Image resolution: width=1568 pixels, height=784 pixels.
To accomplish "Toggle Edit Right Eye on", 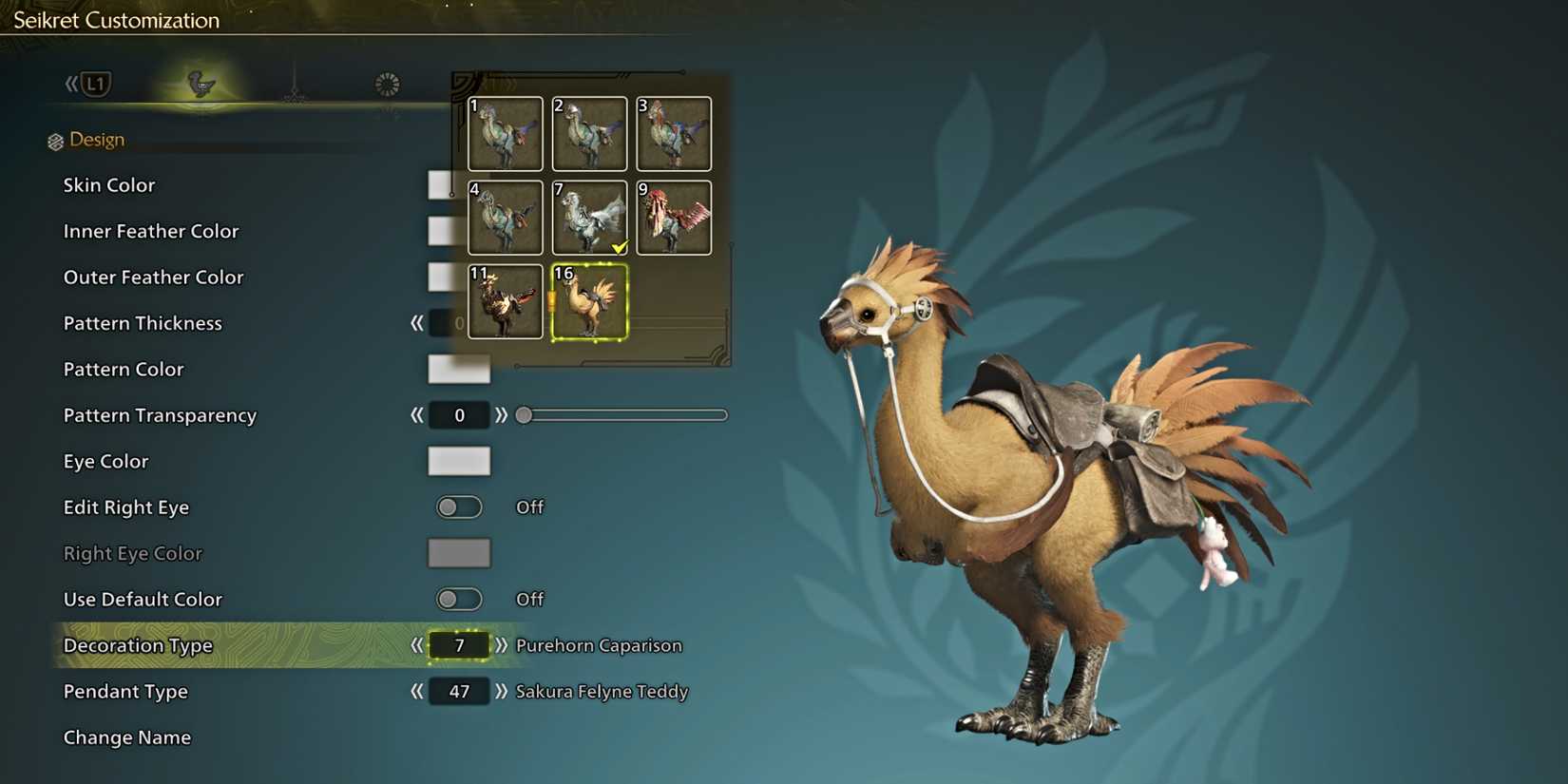I will pyautogui.click(x=459, y=507).
